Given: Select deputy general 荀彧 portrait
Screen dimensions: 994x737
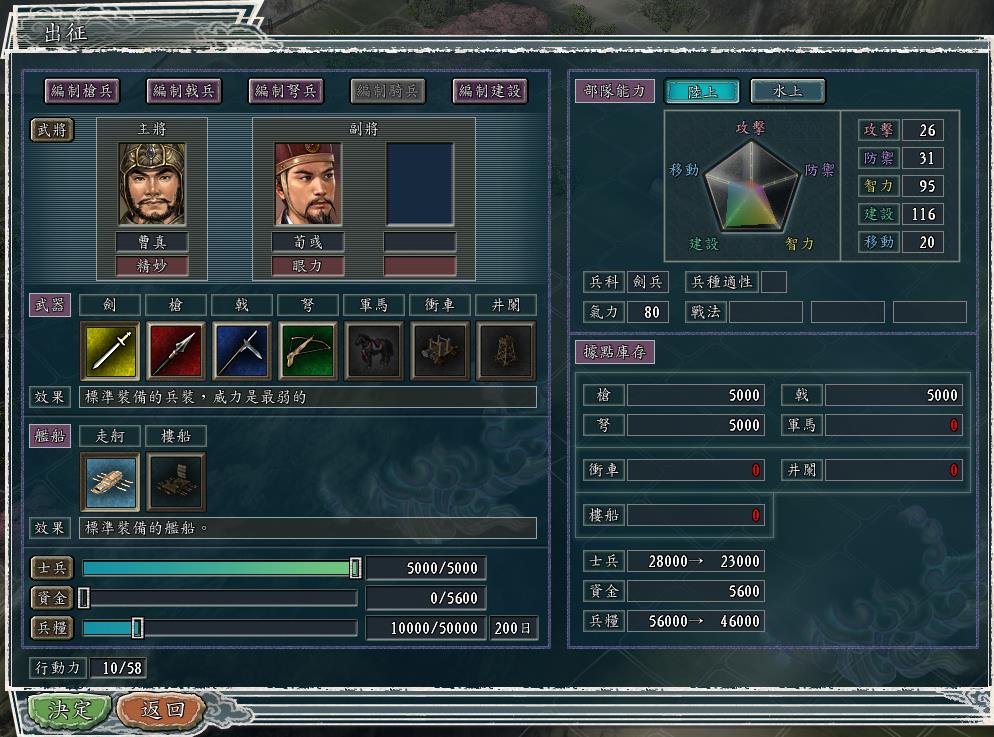Looking at the screenshot, I should [308, 183].
